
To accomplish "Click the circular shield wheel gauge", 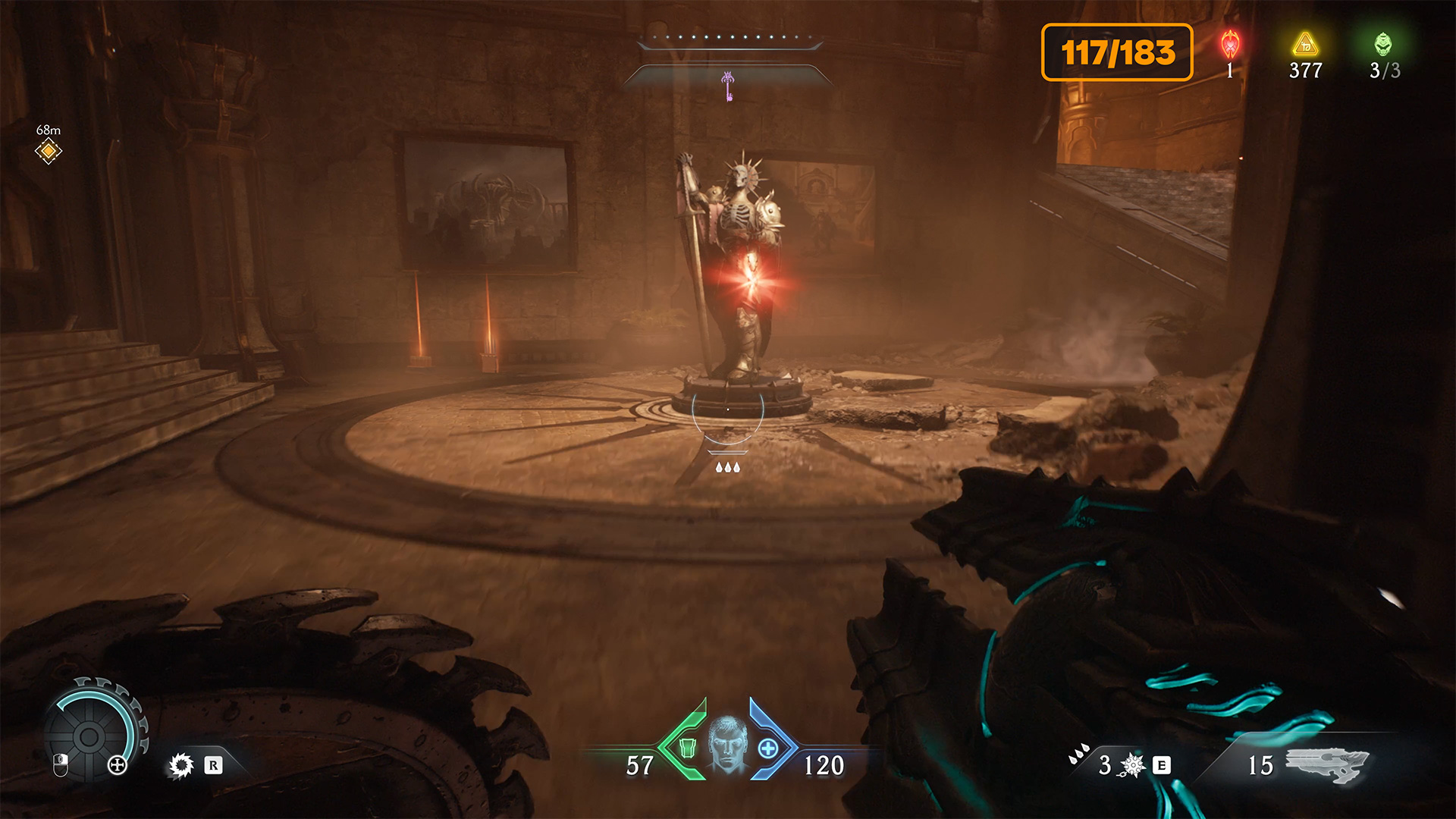I will click(x=89, y=736).
